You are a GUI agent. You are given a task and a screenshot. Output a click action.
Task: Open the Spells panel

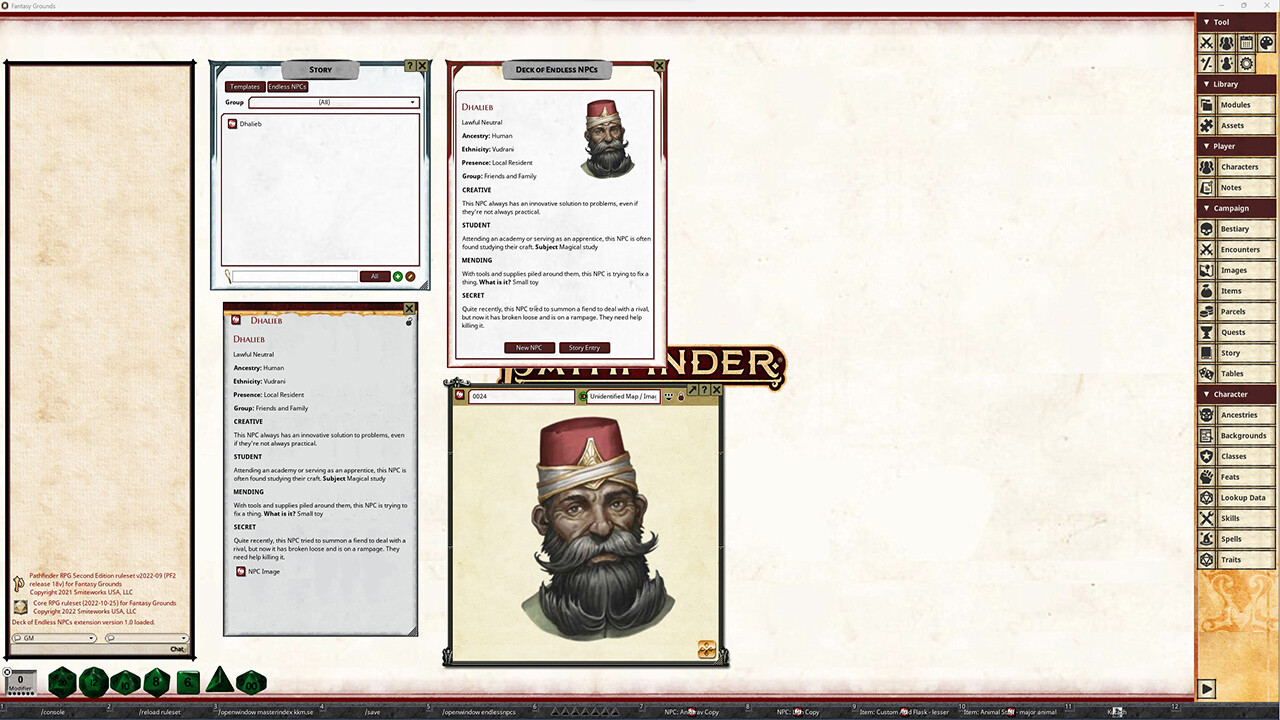click(x=1240, y=538)
